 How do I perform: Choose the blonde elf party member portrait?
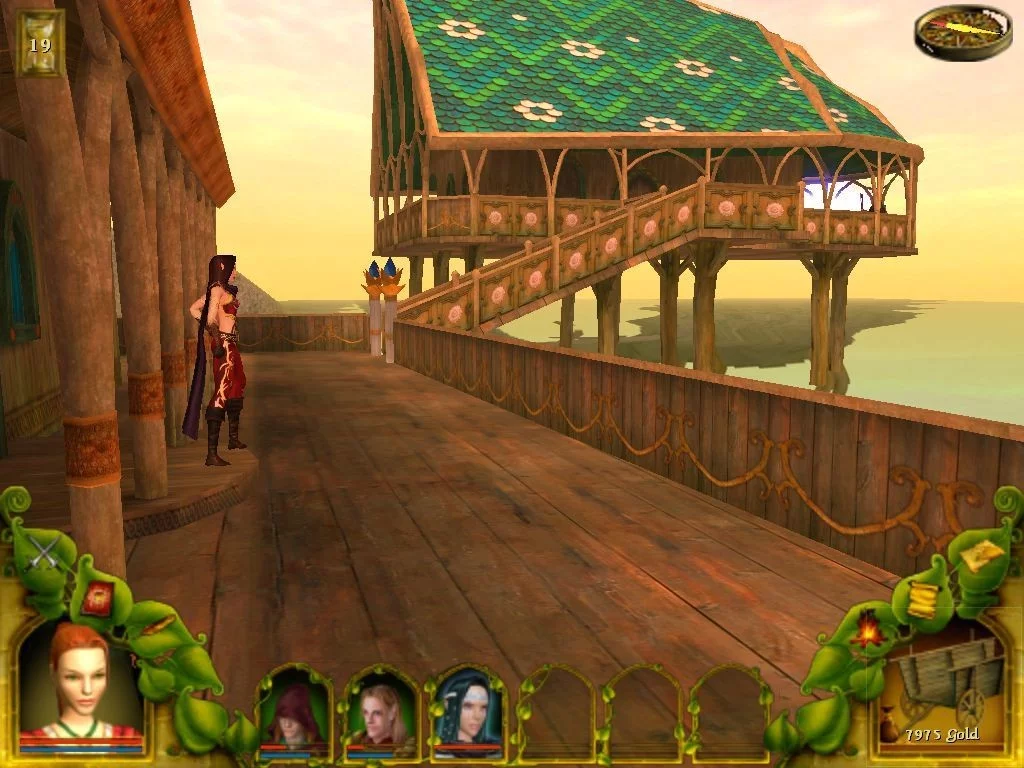381,712
